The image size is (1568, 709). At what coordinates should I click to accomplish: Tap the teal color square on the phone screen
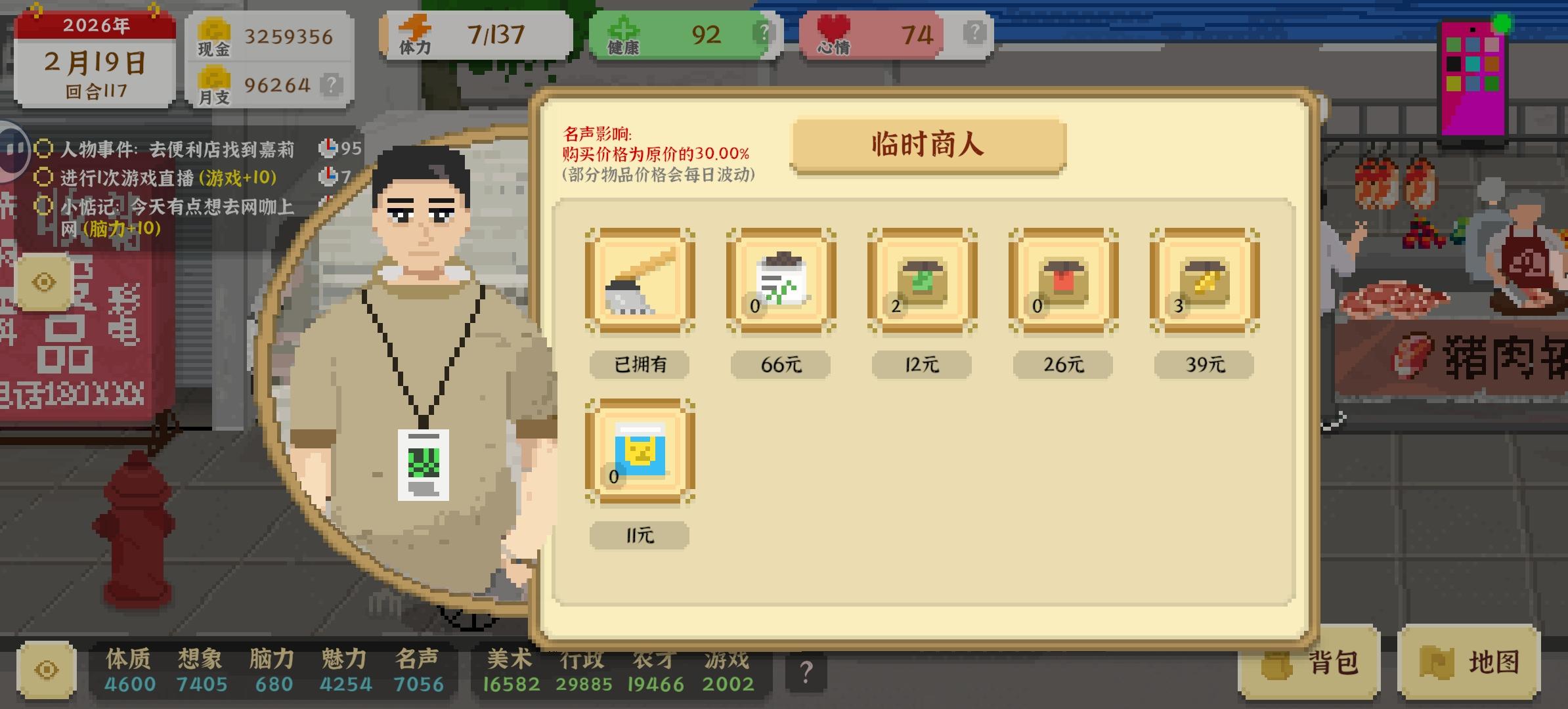(1473, 64)
